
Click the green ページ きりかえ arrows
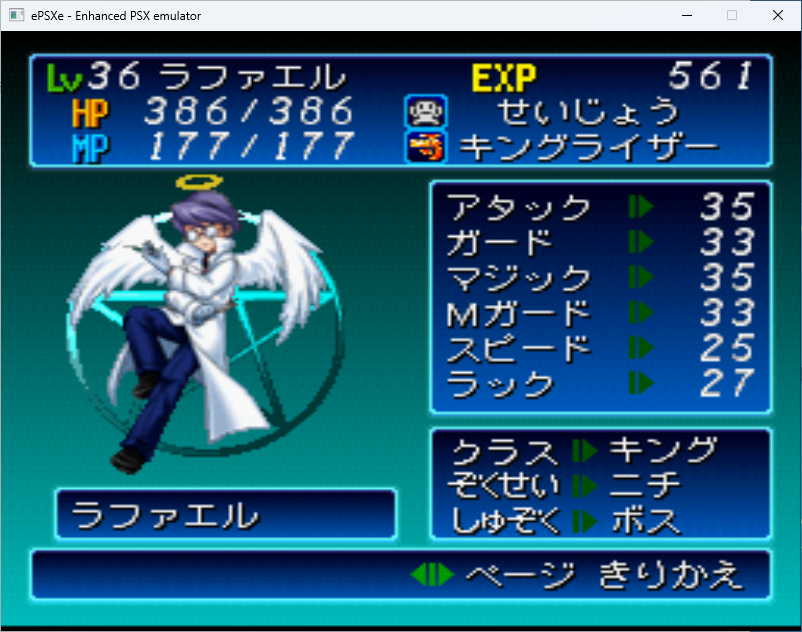point(432,575)
